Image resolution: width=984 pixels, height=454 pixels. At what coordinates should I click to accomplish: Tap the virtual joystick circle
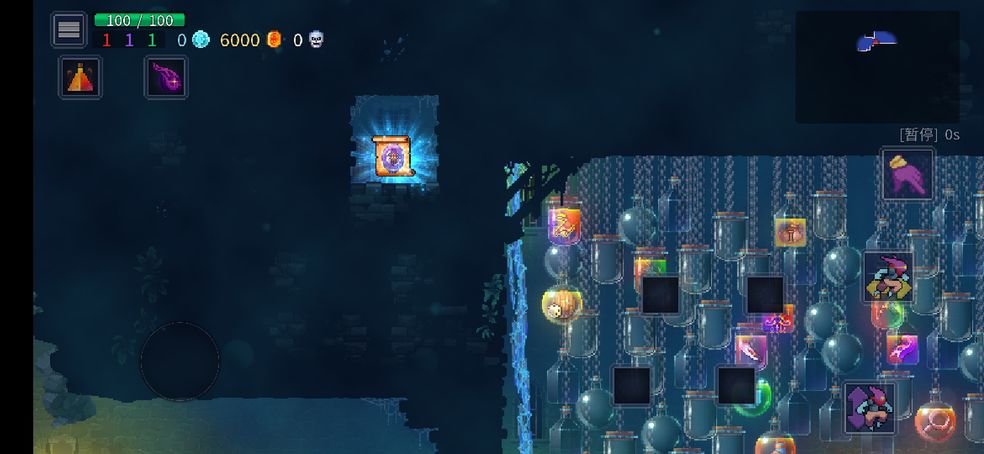click(x=180, y=361)
